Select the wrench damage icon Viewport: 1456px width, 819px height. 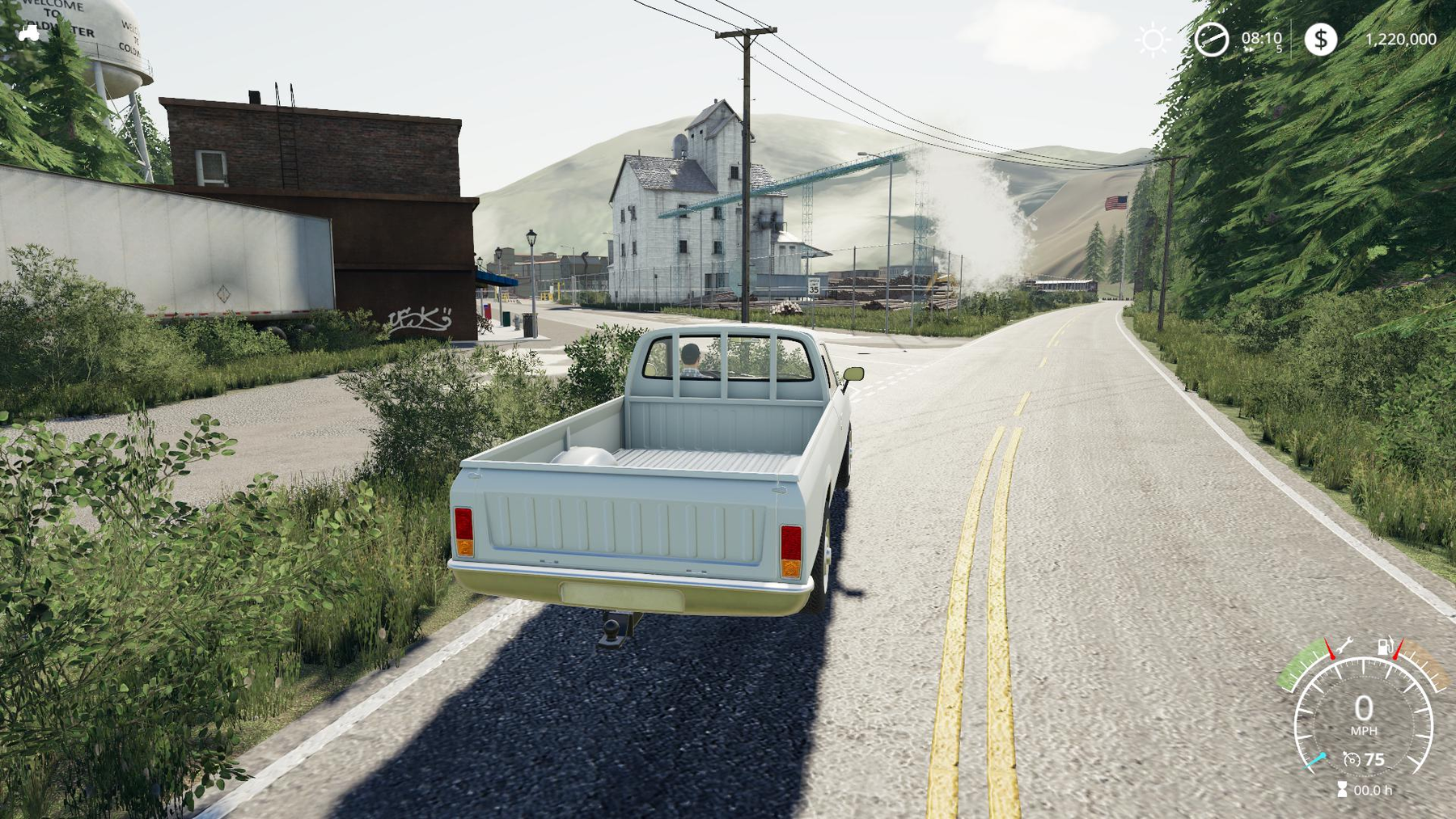pyautogui.click(x=1344, y=646)
